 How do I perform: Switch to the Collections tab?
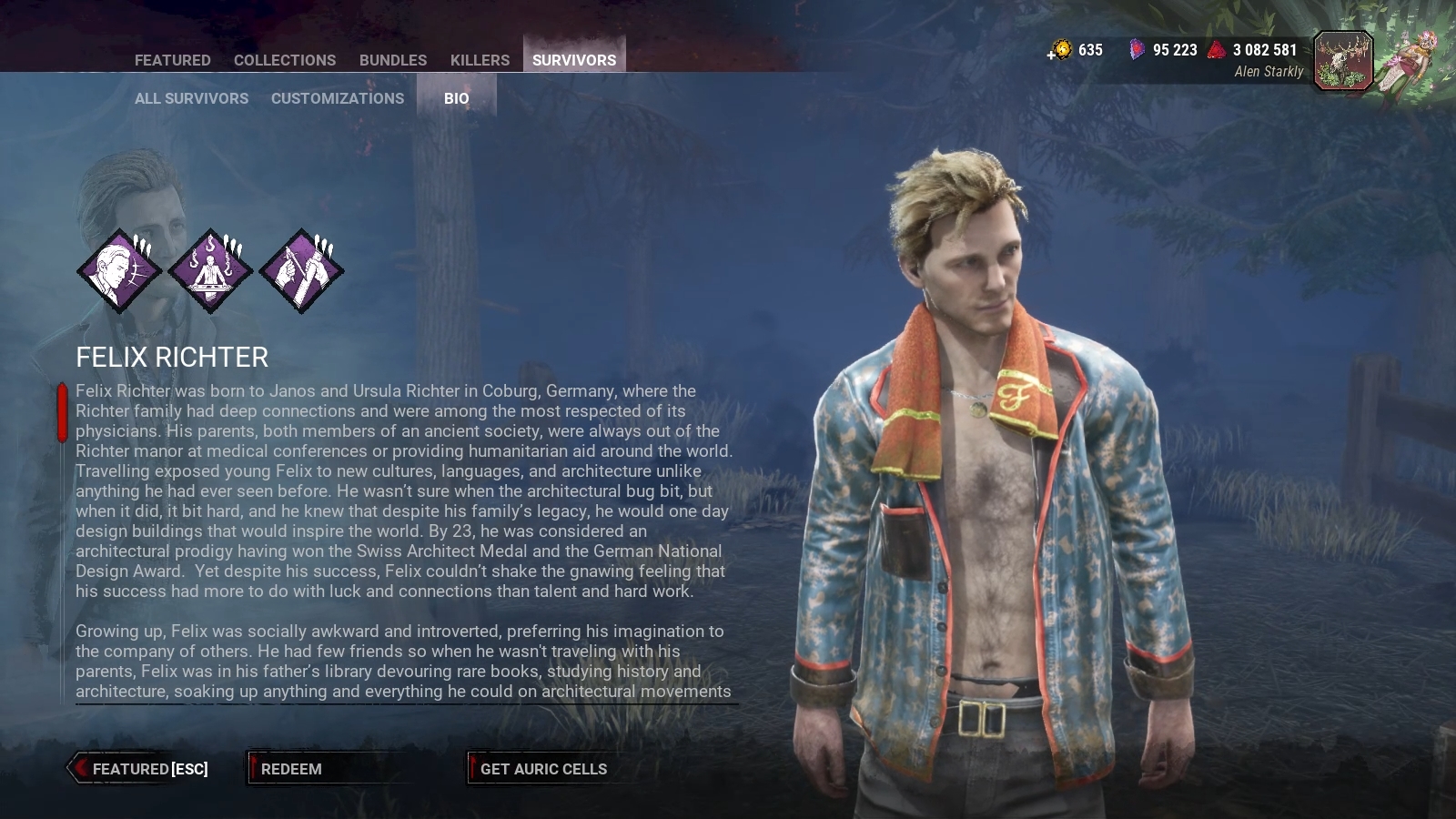click(284, 60)
